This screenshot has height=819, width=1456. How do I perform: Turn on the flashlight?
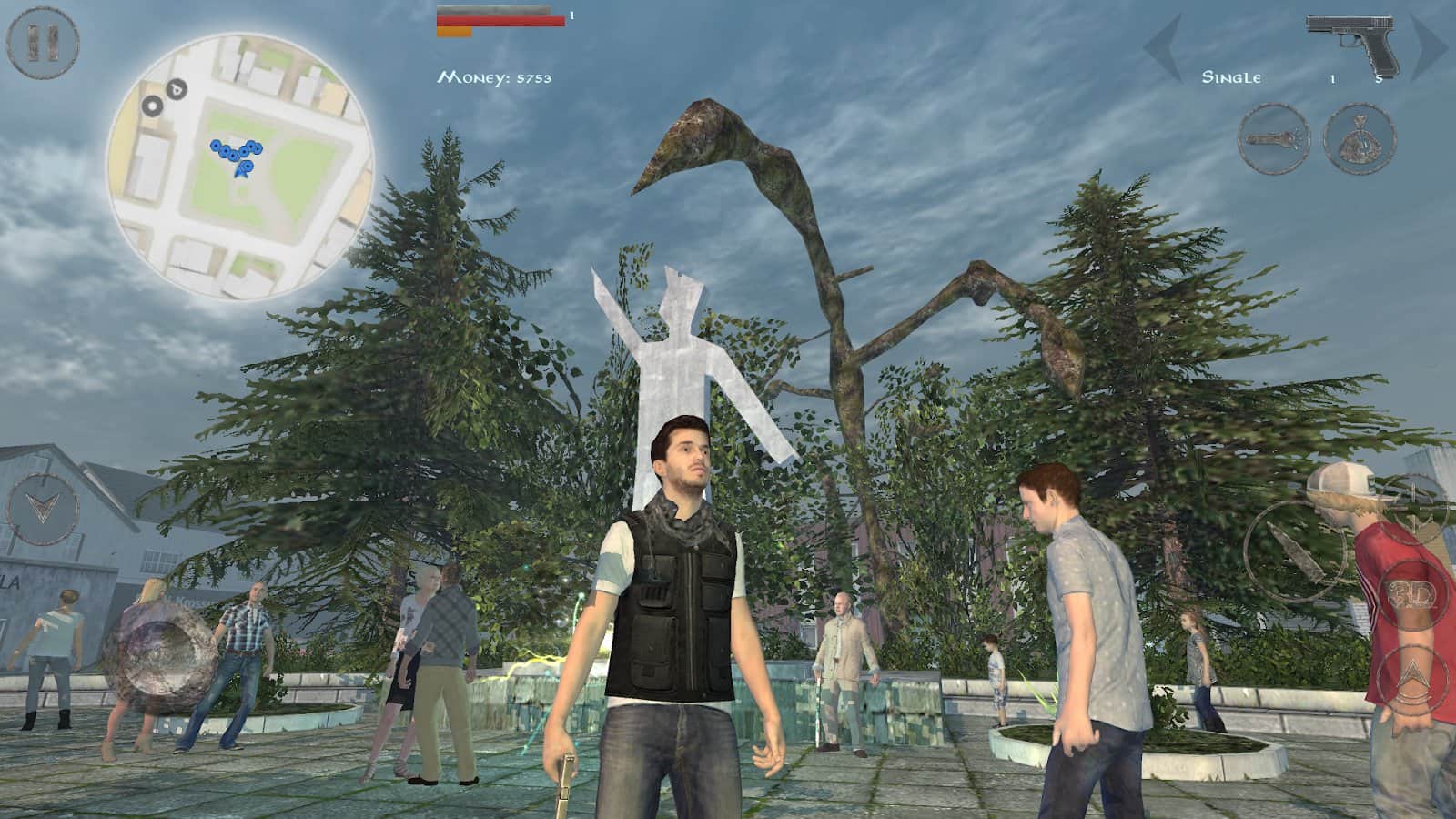click(x=1273, y=139)
